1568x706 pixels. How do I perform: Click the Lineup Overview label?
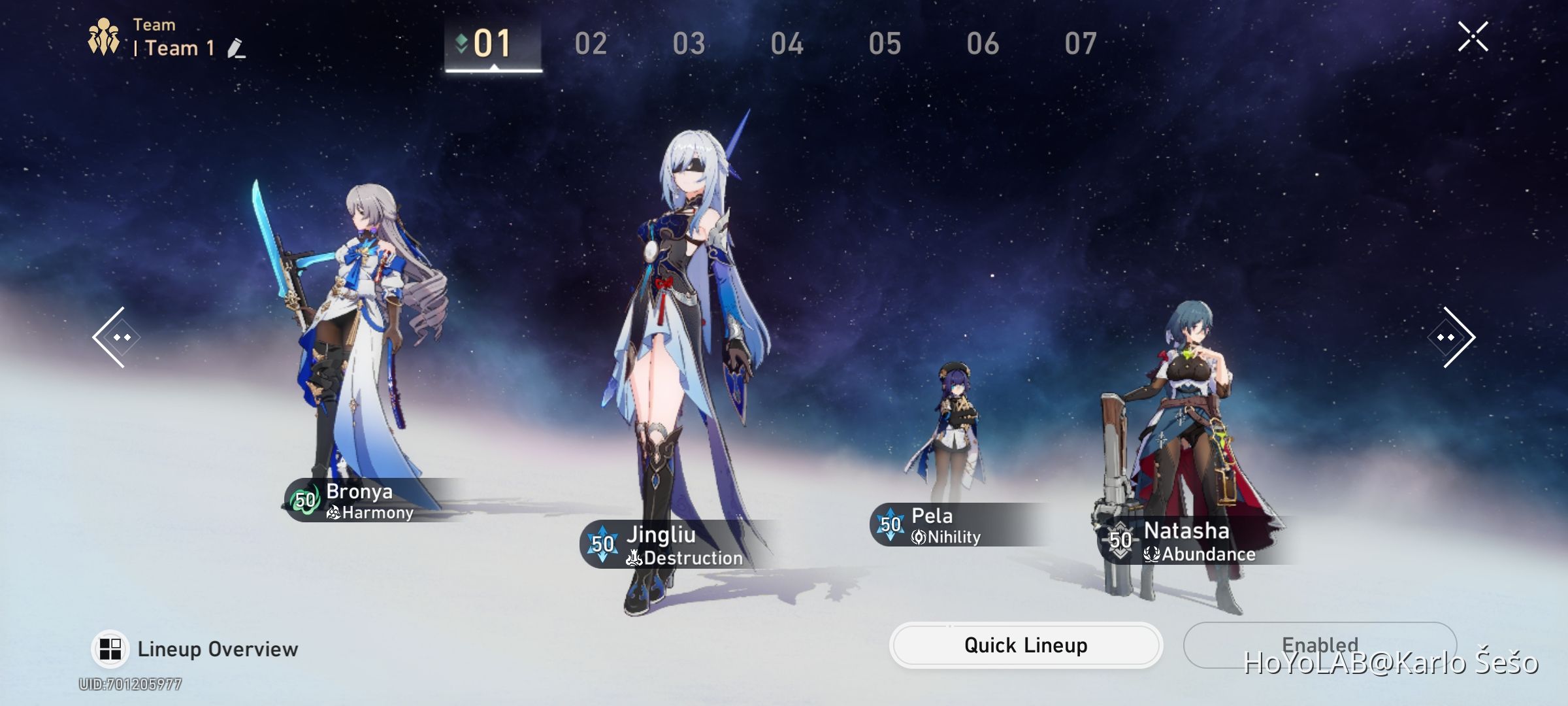point(217,648)
